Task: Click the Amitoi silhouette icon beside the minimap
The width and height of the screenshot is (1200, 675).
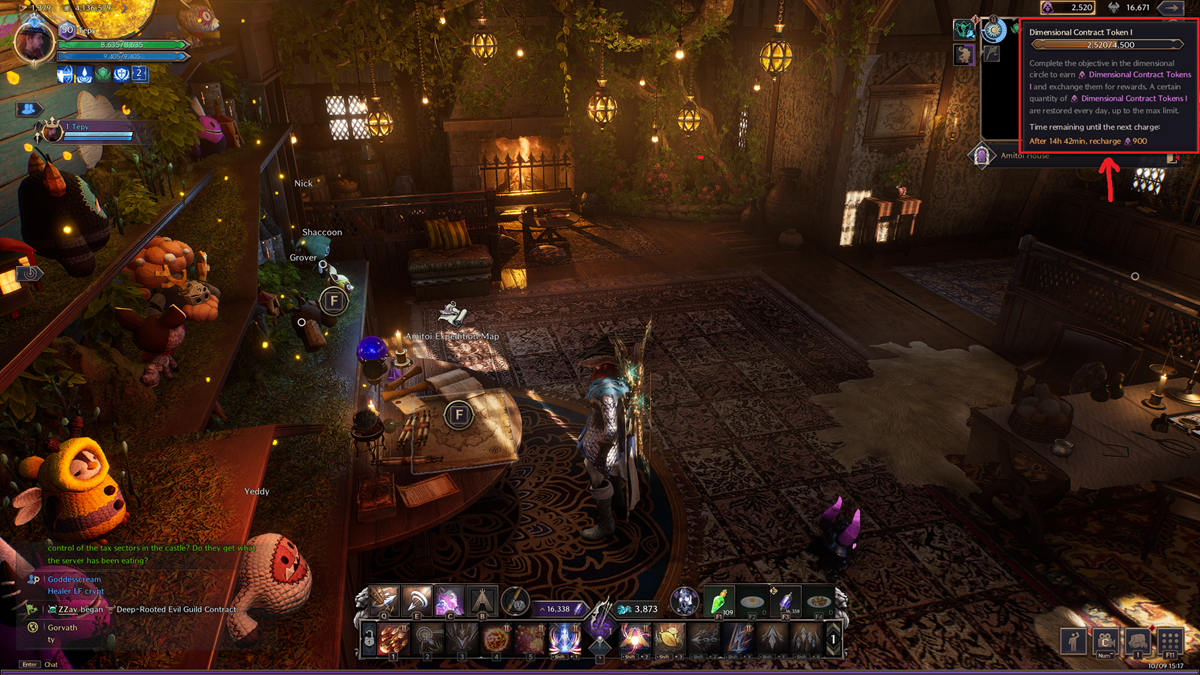Action: click(964, 54)
